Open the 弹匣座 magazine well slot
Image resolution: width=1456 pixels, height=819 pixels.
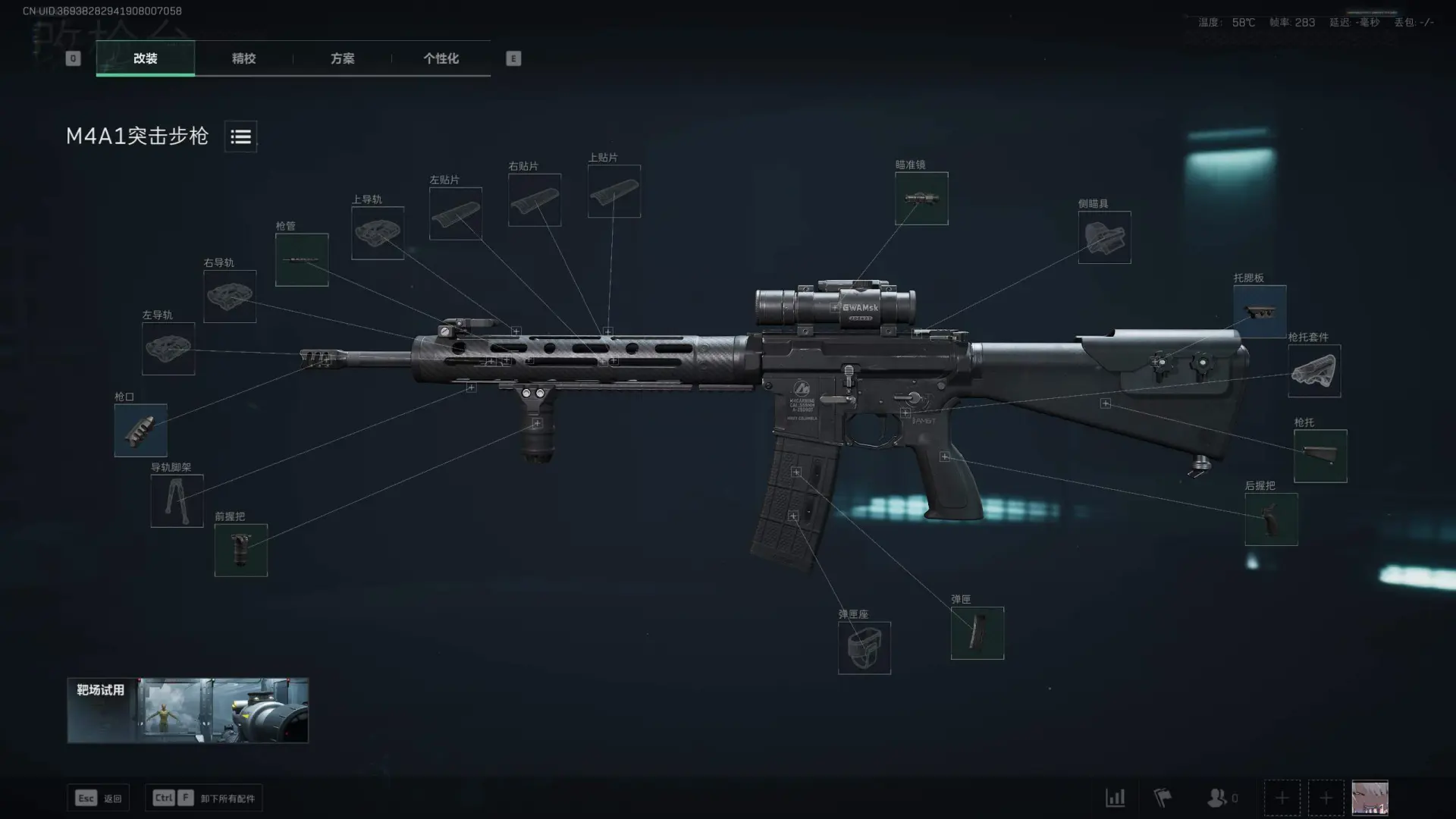864,648
